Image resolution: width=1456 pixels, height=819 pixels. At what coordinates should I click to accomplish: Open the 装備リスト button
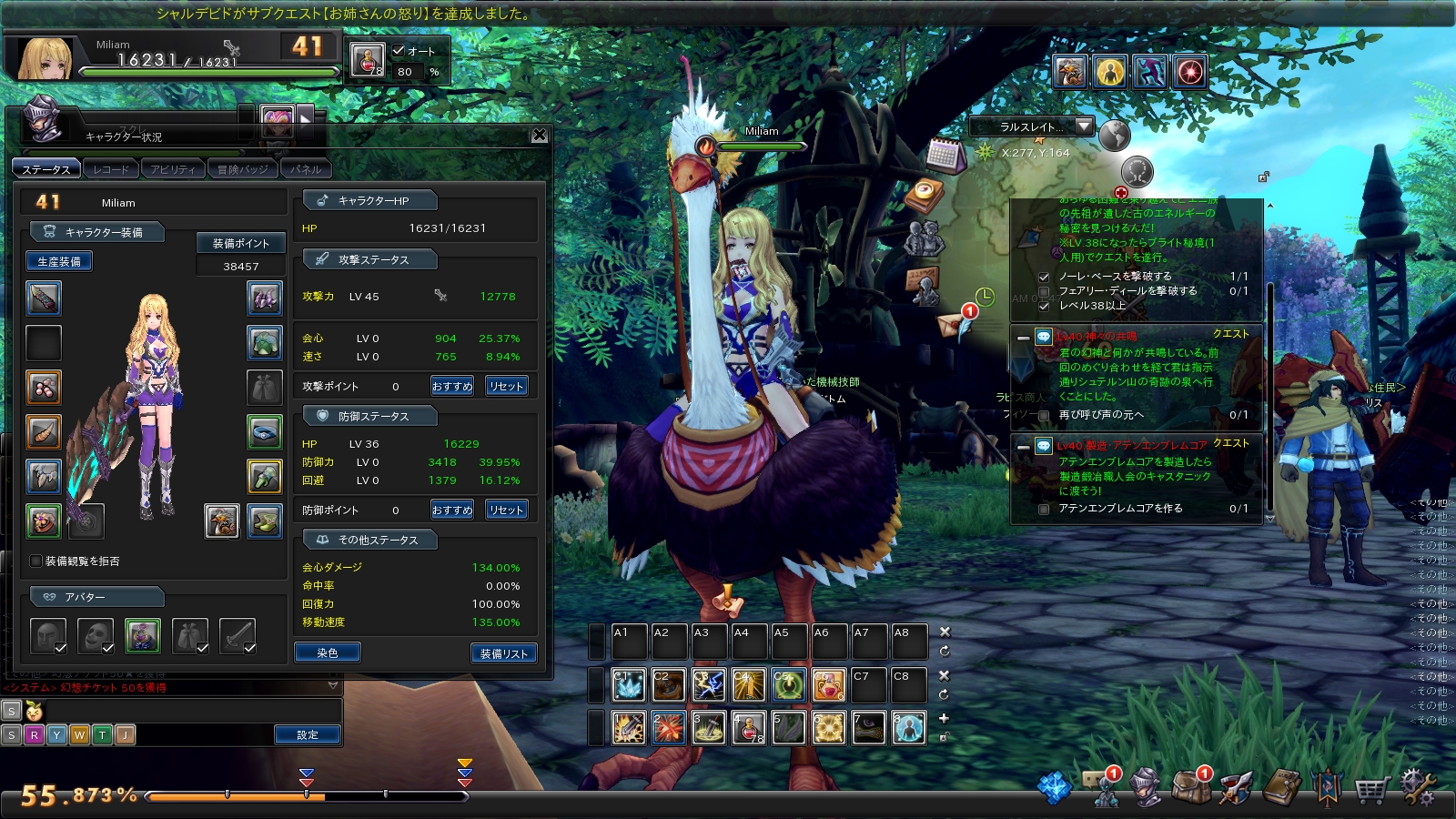[504, 653]
